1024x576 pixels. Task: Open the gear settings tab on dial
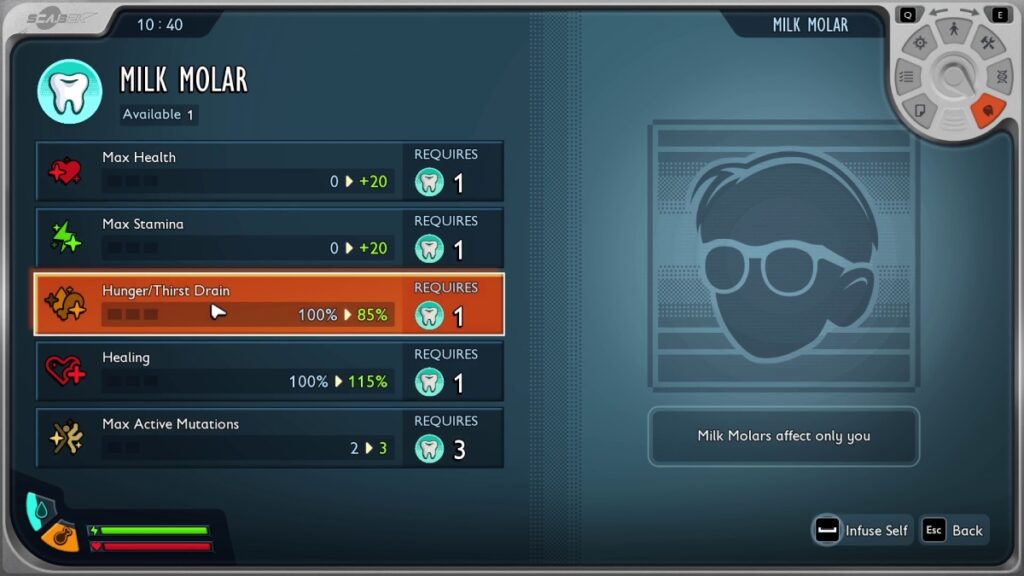click(x=920, y=43)
